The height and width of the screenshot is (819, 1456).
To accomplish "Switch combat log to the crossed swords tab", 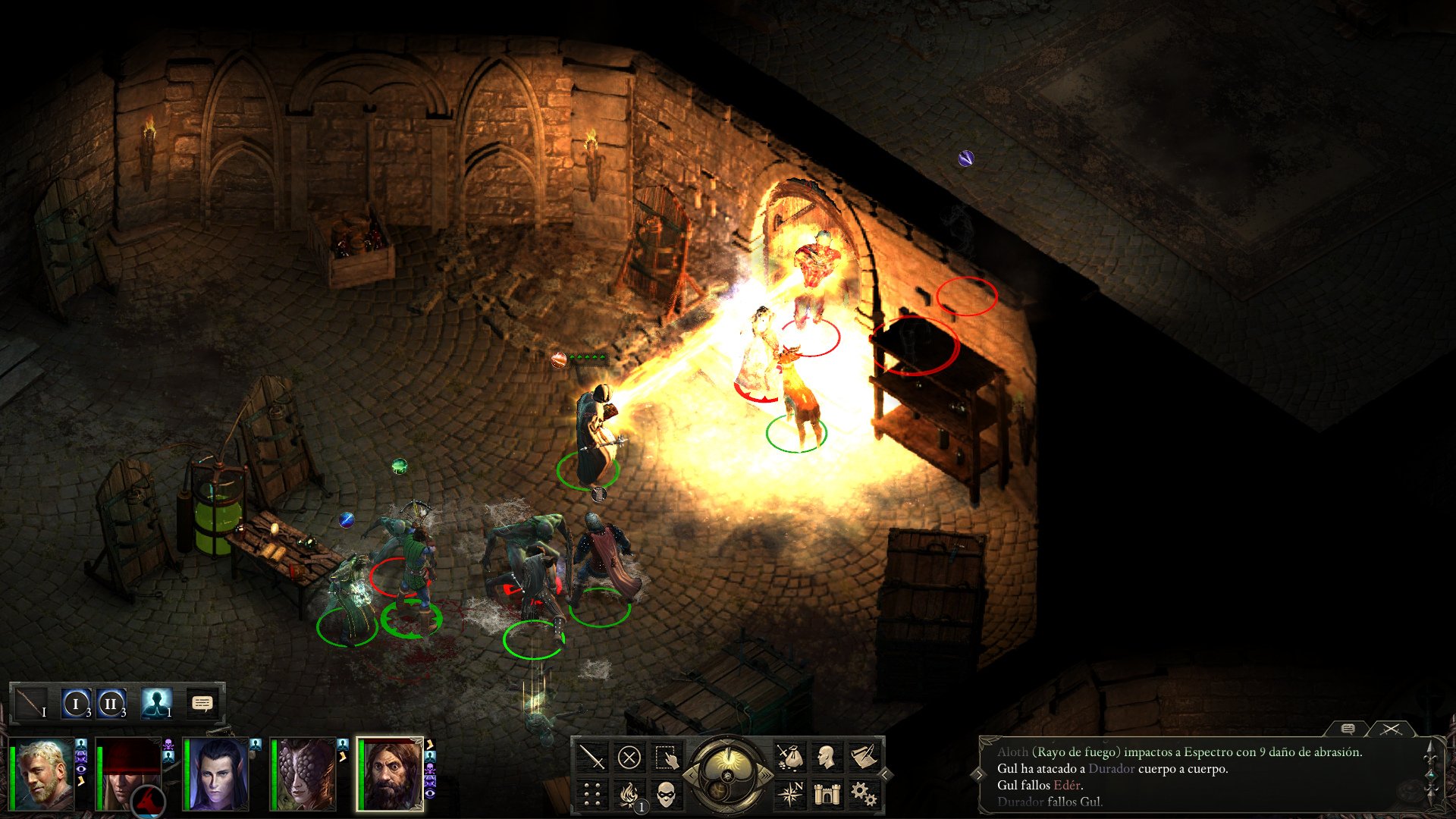I will [x=1390, y=730].
